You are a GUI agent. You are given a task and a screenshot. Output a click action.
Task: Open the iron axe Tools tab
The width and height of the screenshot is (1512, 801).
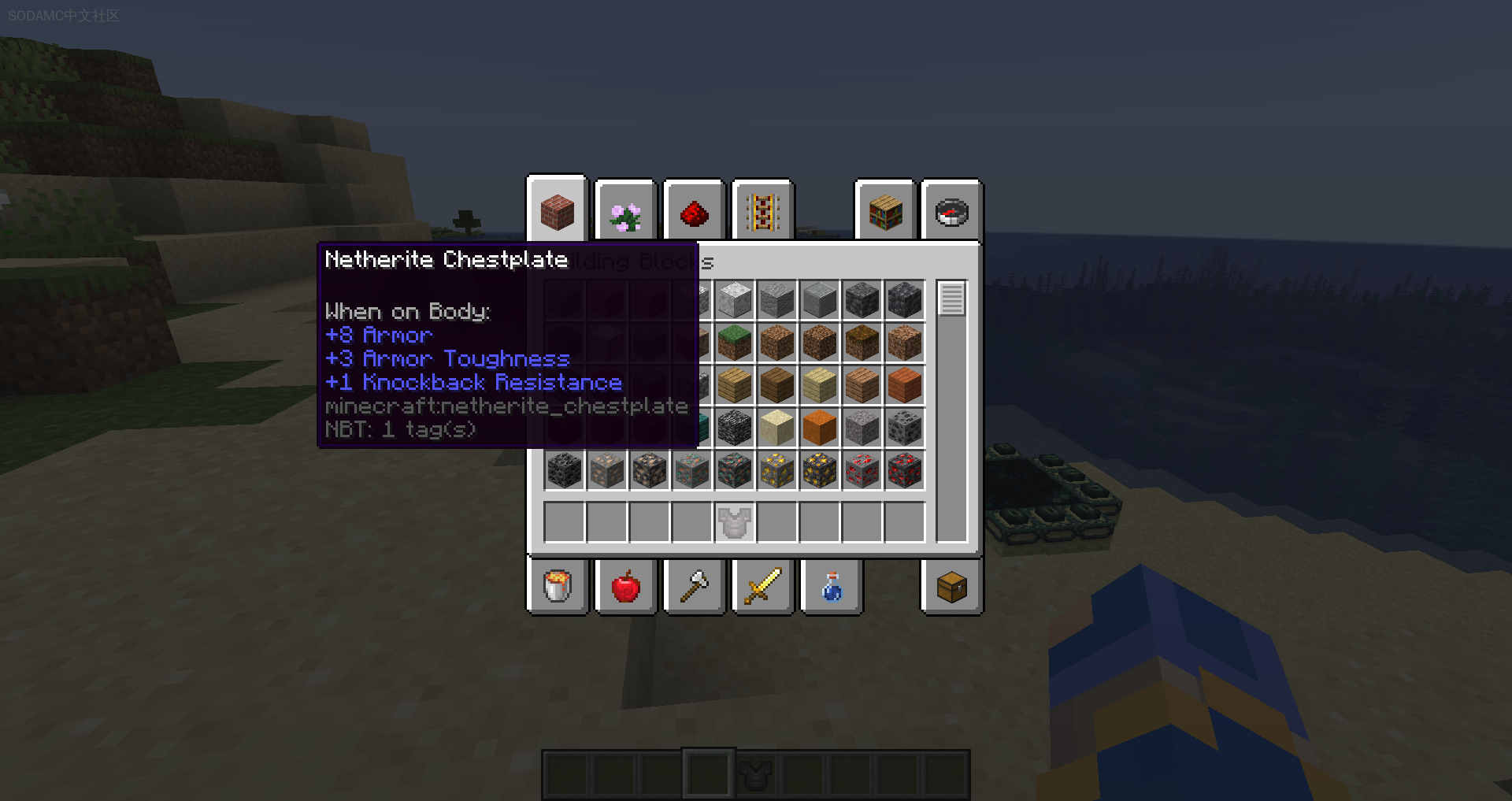(x=694, y=587)
